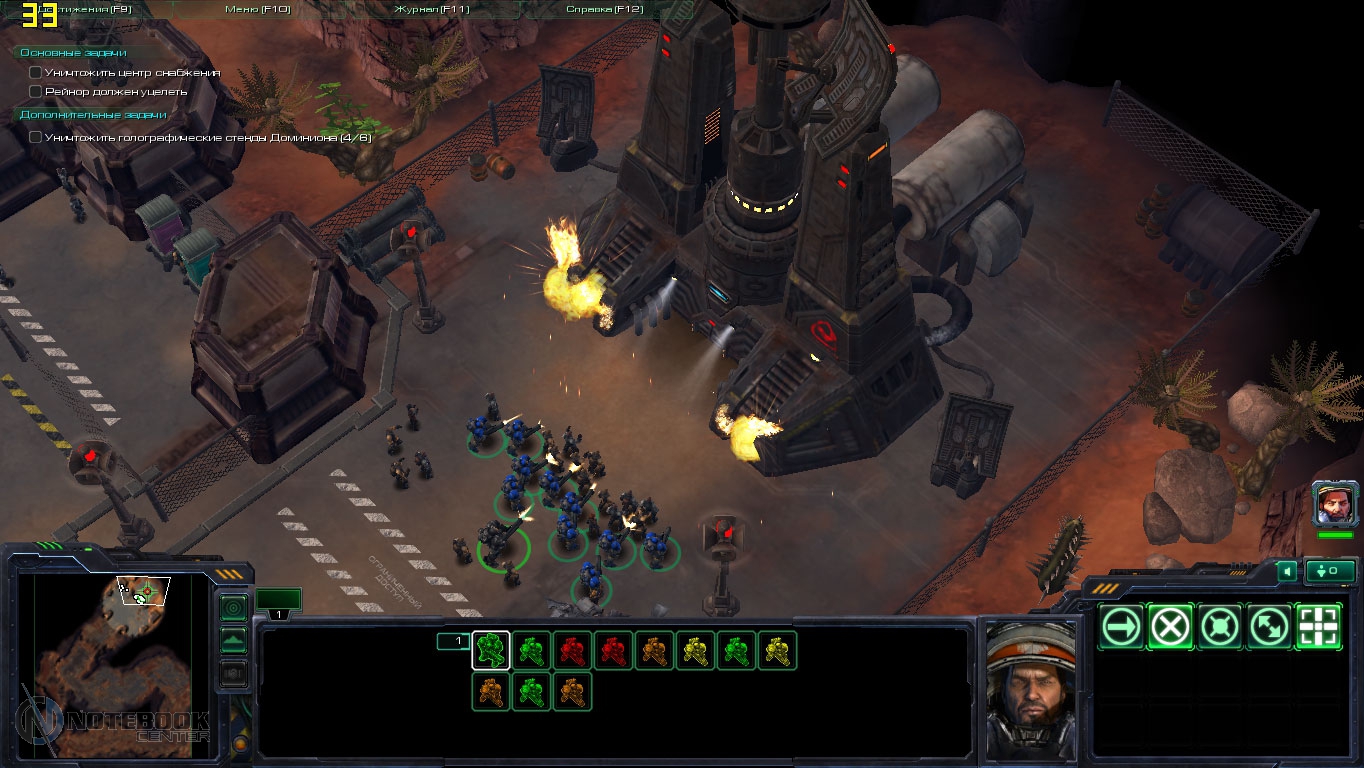Open the Справка help panel
Viewport: 1364px width, 768px height.
tap(604, 9)
